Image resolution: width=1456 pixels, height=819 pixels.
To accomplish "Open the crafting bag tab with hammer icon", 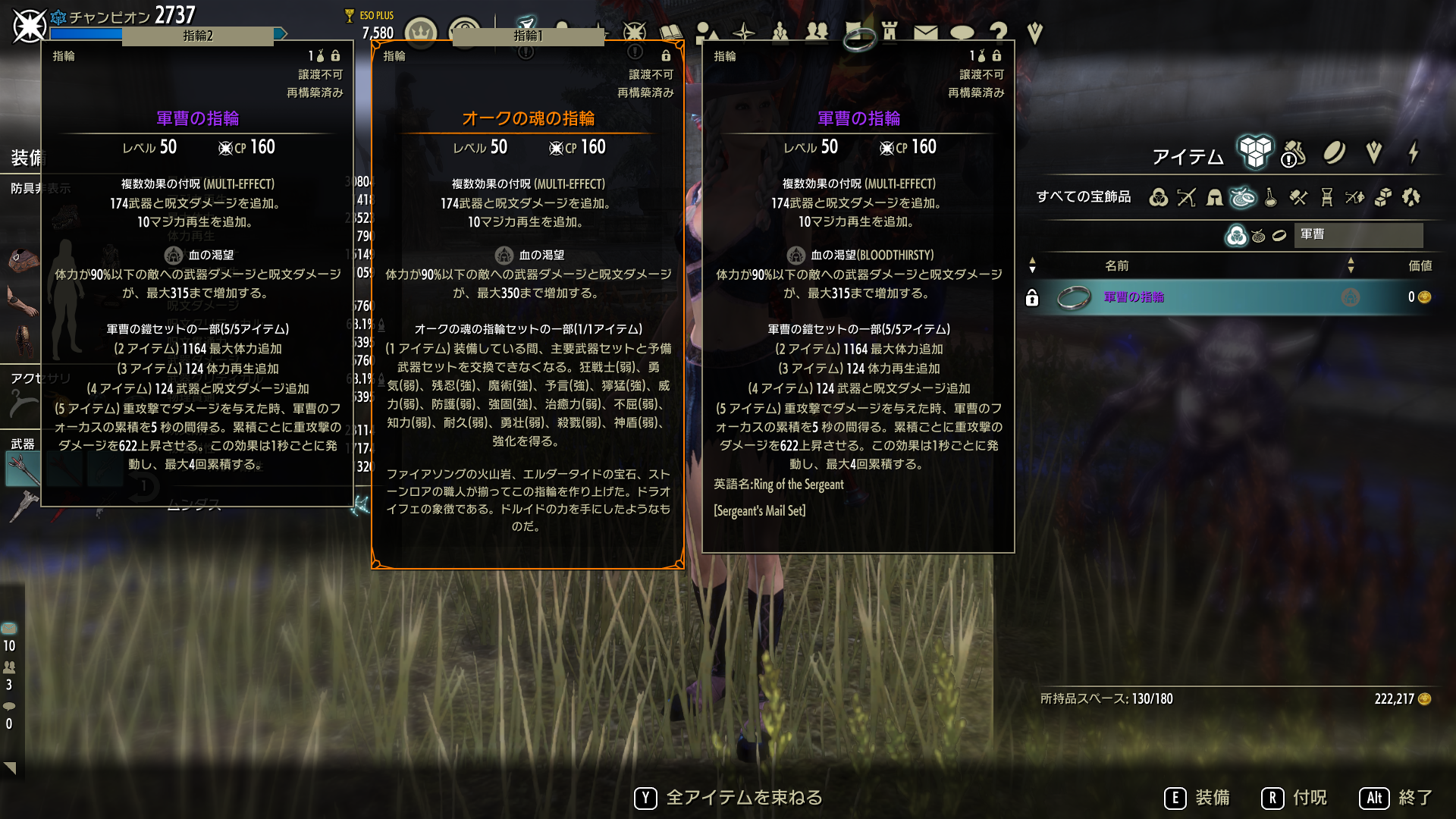I will [1293, 153].
